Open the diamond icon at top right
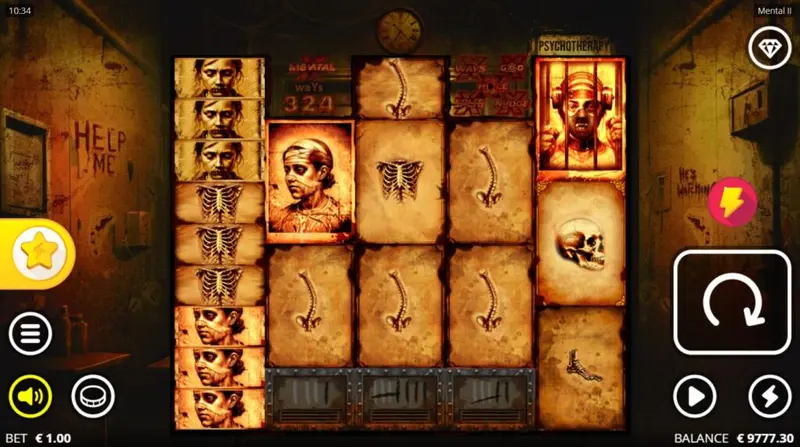800x447 pixels. (769, 47)
